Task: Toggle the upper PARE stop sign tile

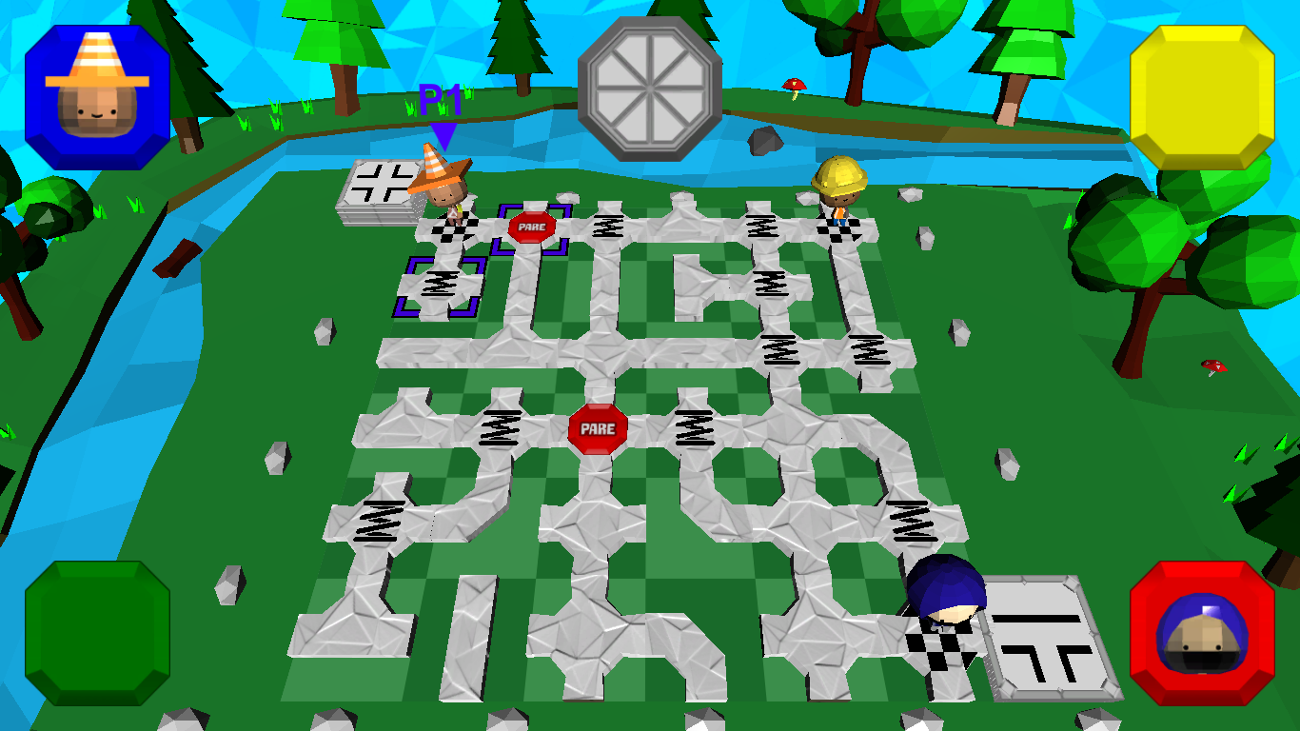Action: point(531,227)
